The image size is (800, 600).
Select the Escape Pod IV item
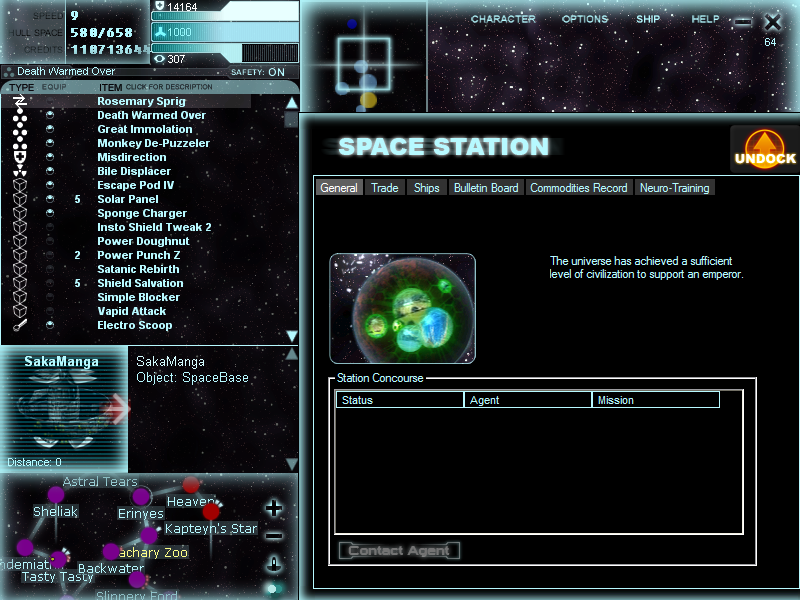(x=135, y=185)
